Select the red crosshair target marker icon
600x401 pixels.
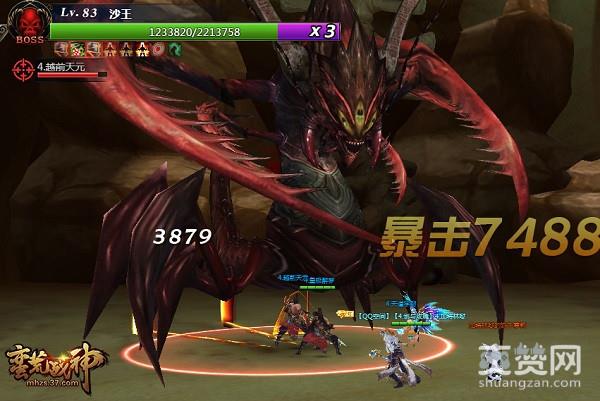pyautogui.click(x=22, y=69)
